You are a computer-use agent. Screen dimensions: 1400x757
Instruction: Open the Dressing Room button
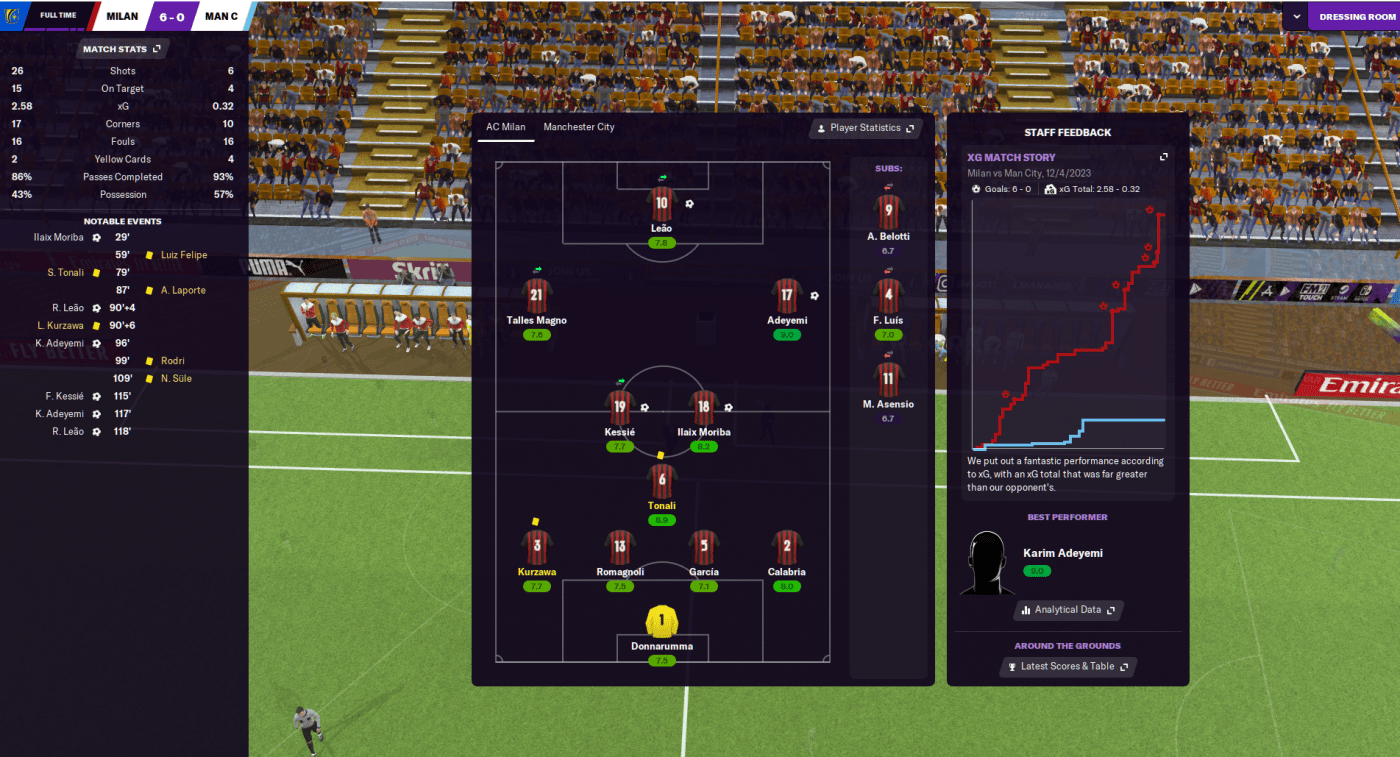(x=1356, y=16)
